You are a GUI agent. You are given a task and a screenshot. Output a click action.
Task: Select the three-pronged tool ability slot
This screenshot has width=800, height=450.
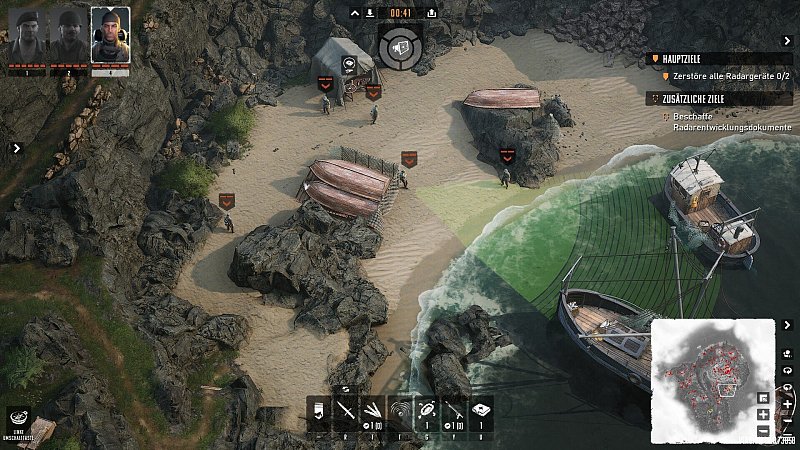[373, 410]
